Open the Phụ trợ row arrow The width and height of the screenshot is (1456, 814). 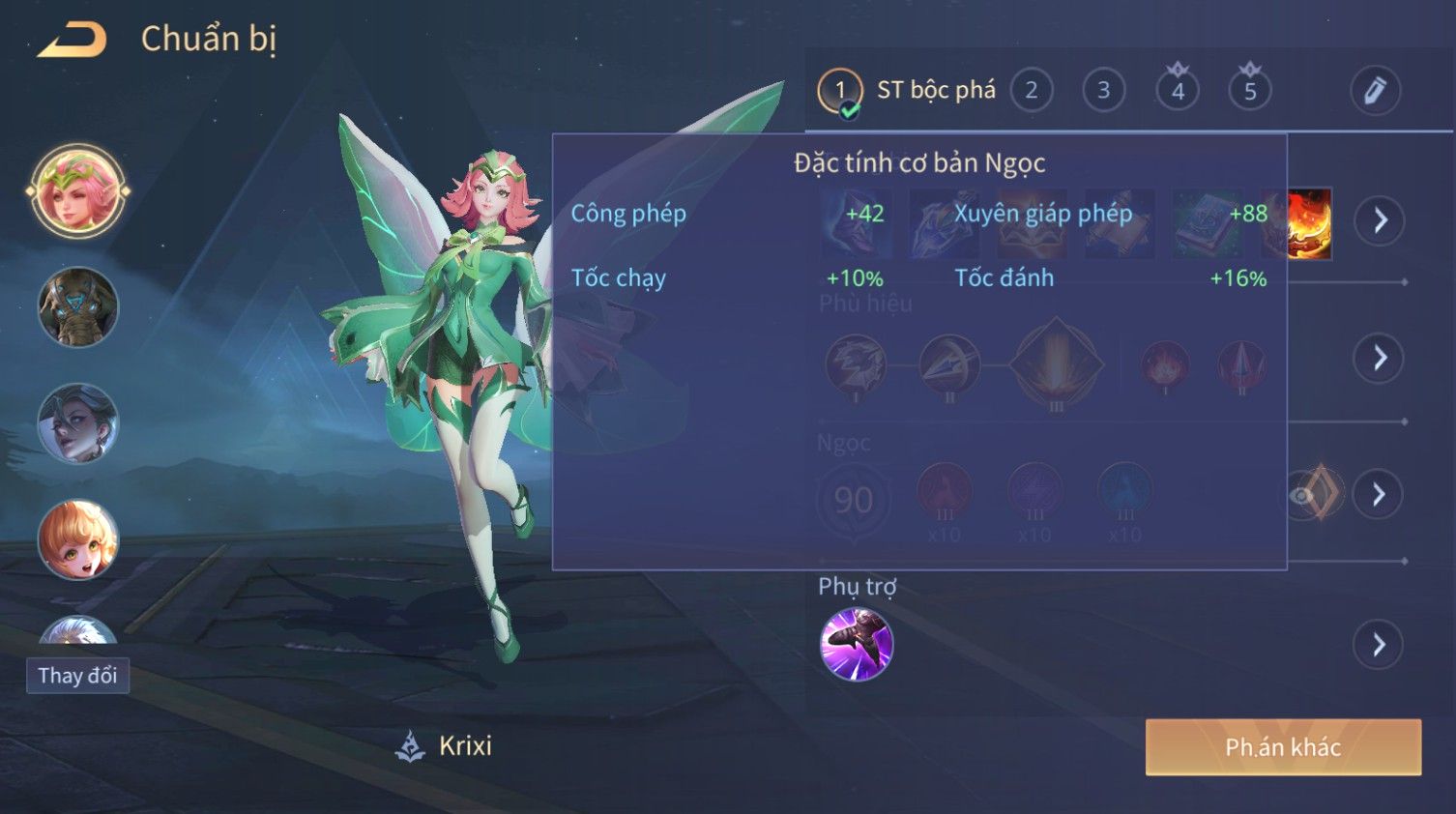[1379, 645]
